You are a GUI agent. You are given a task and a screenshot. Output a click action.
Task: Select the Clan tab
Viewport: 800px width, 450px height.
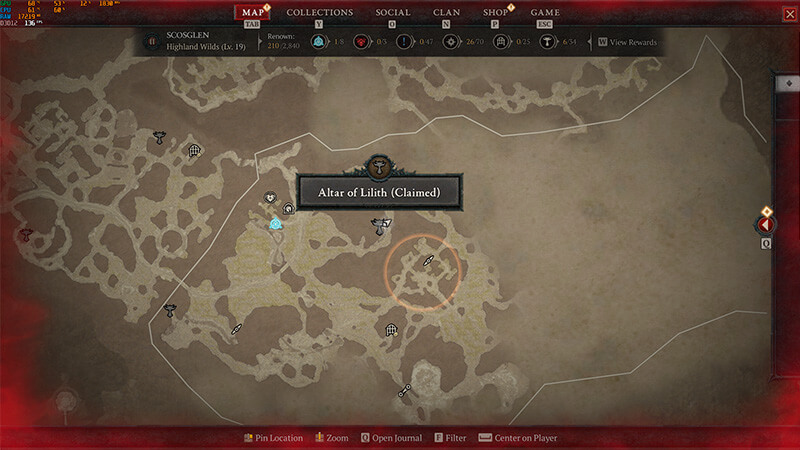[x=447, y=13]
